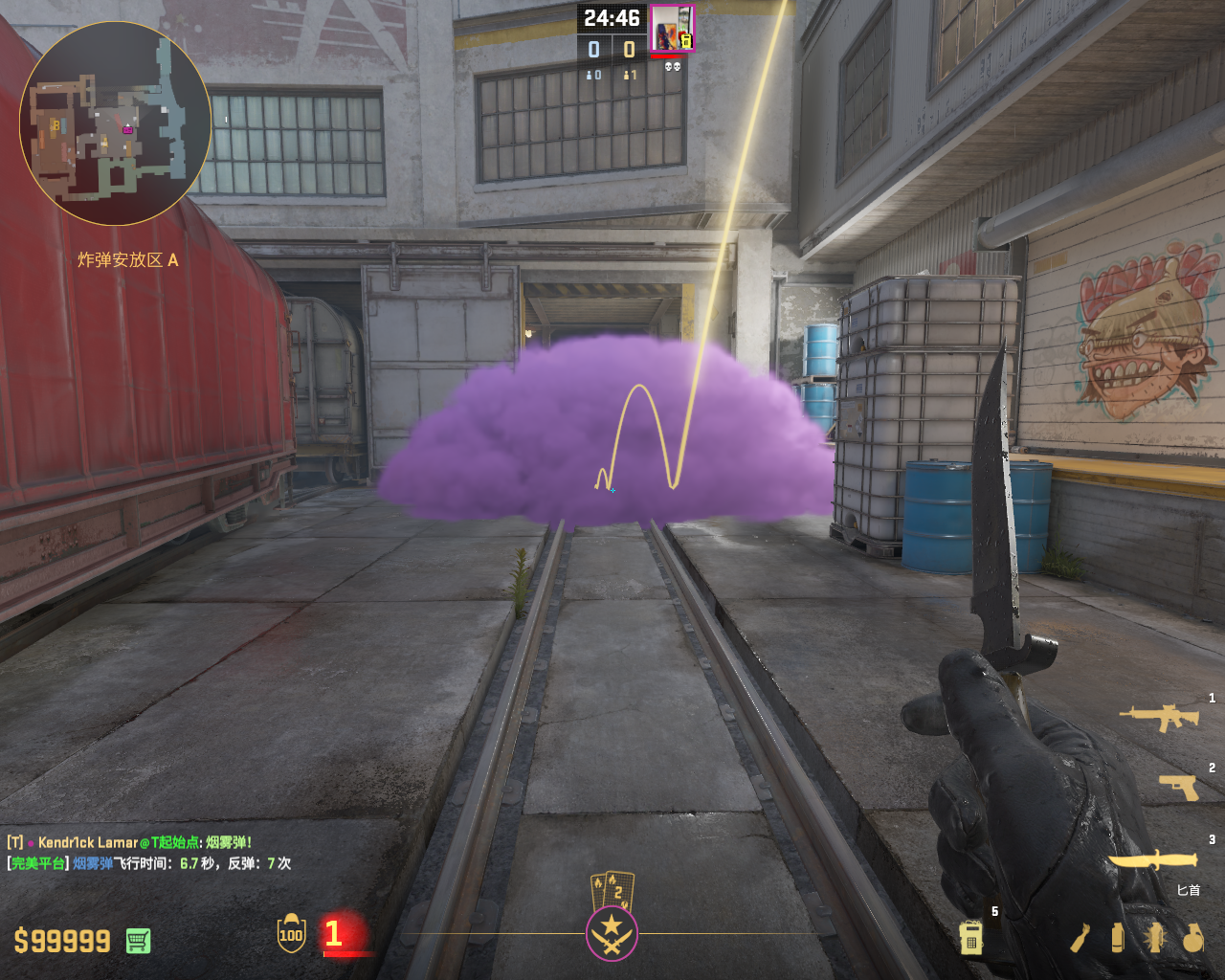The image size is (1225, 980).
Task: Choose the flashbang grenade icon
Action: tap(1155, 938)
